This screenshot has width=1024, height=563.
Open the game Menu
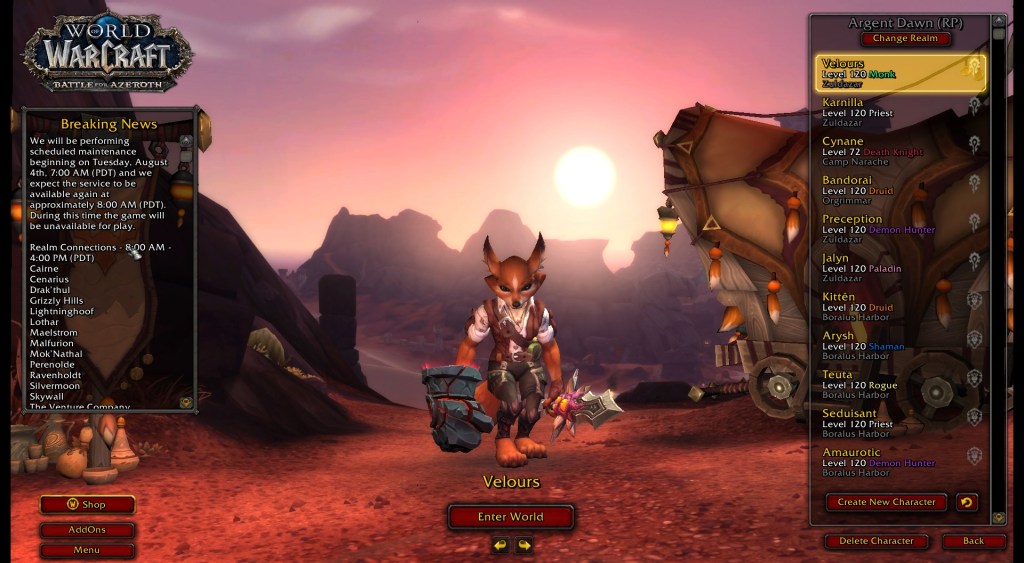coord(87,550)
